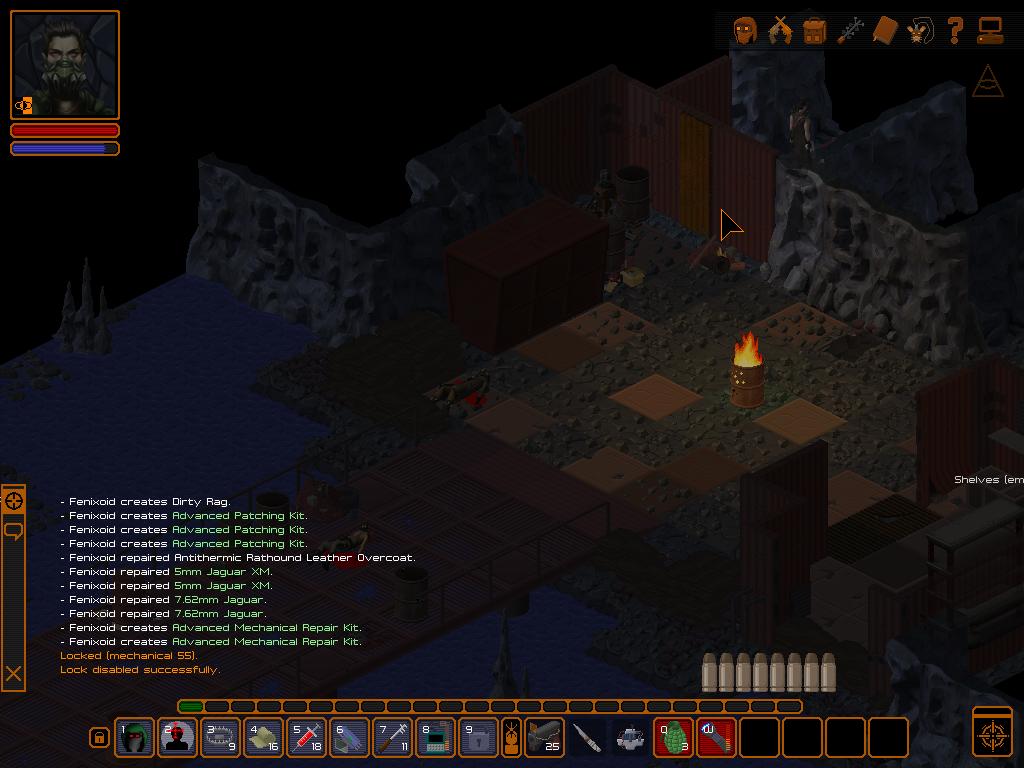The width and height of the screenshot is (1024, 768).
Task: Toggle the hotbar lock icon
Action: pos(99,738)
